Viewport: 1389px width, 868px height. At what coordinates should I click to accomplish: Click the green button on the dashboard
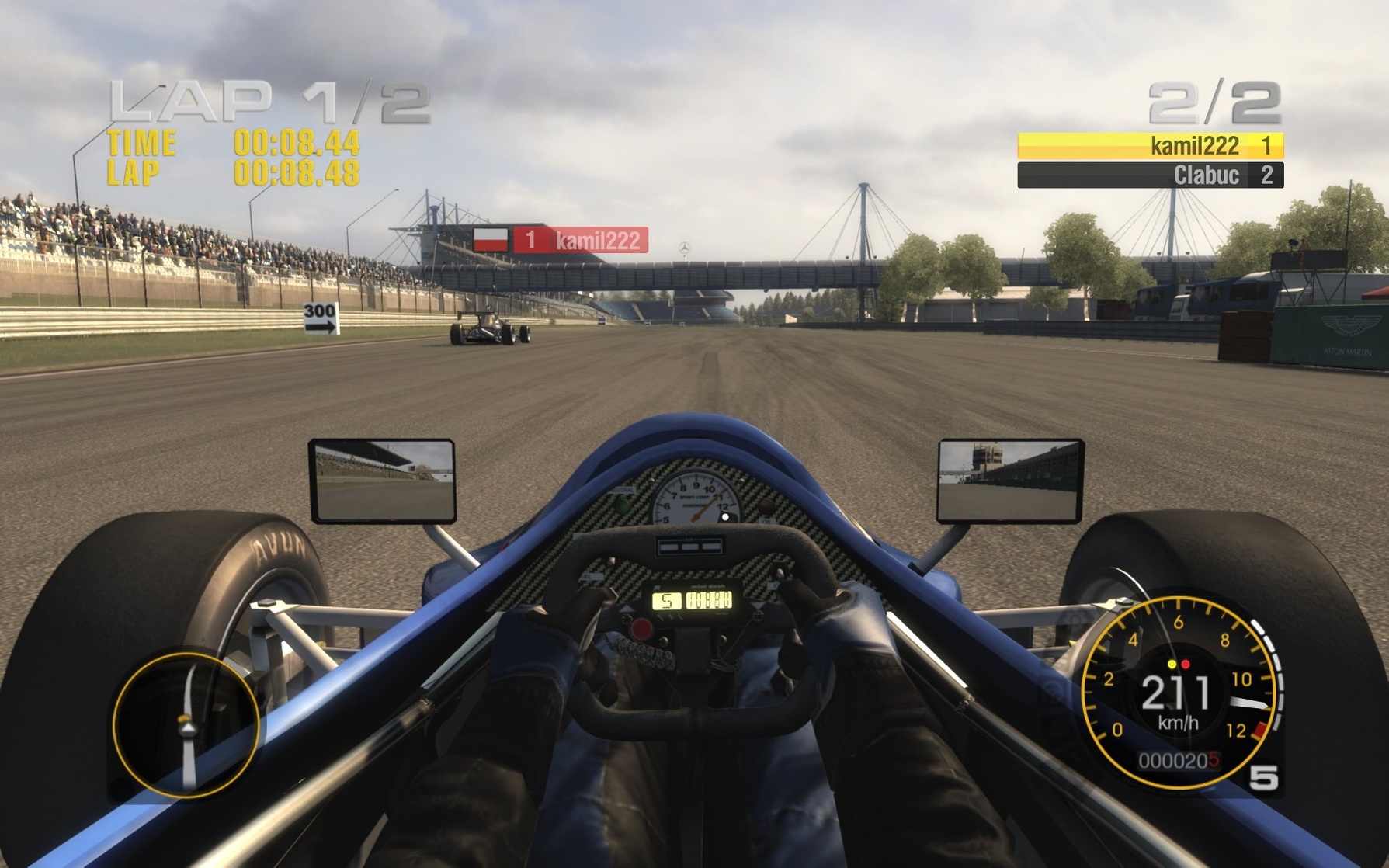(x=622, y=505)
